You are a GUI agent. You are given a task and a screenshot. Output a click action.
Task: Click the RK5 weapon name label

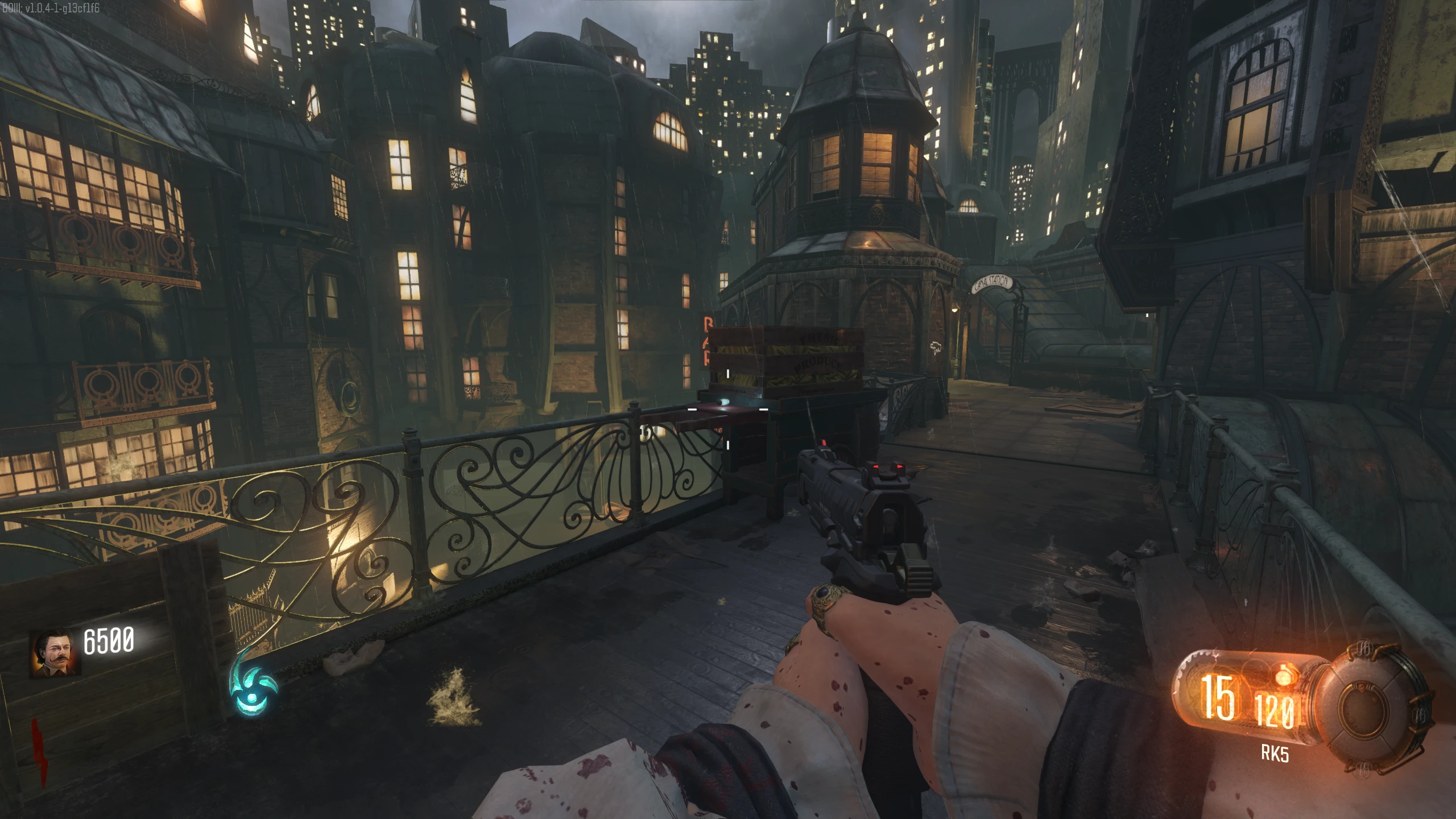[x=1275, y=754]
